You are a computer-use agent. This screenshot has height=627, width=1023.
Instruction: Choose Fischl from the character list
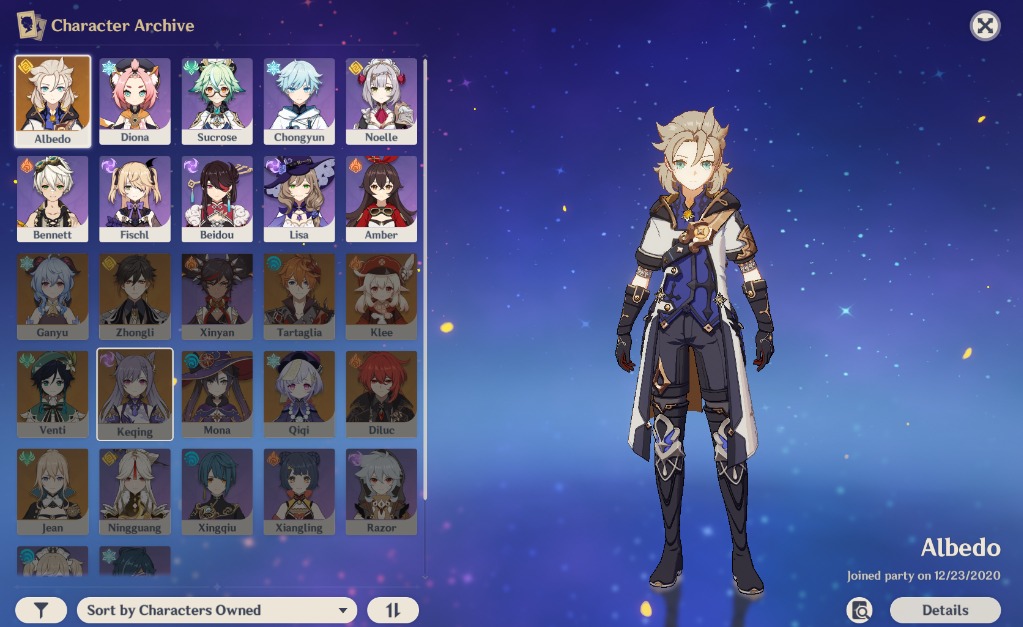click(135, 198)
